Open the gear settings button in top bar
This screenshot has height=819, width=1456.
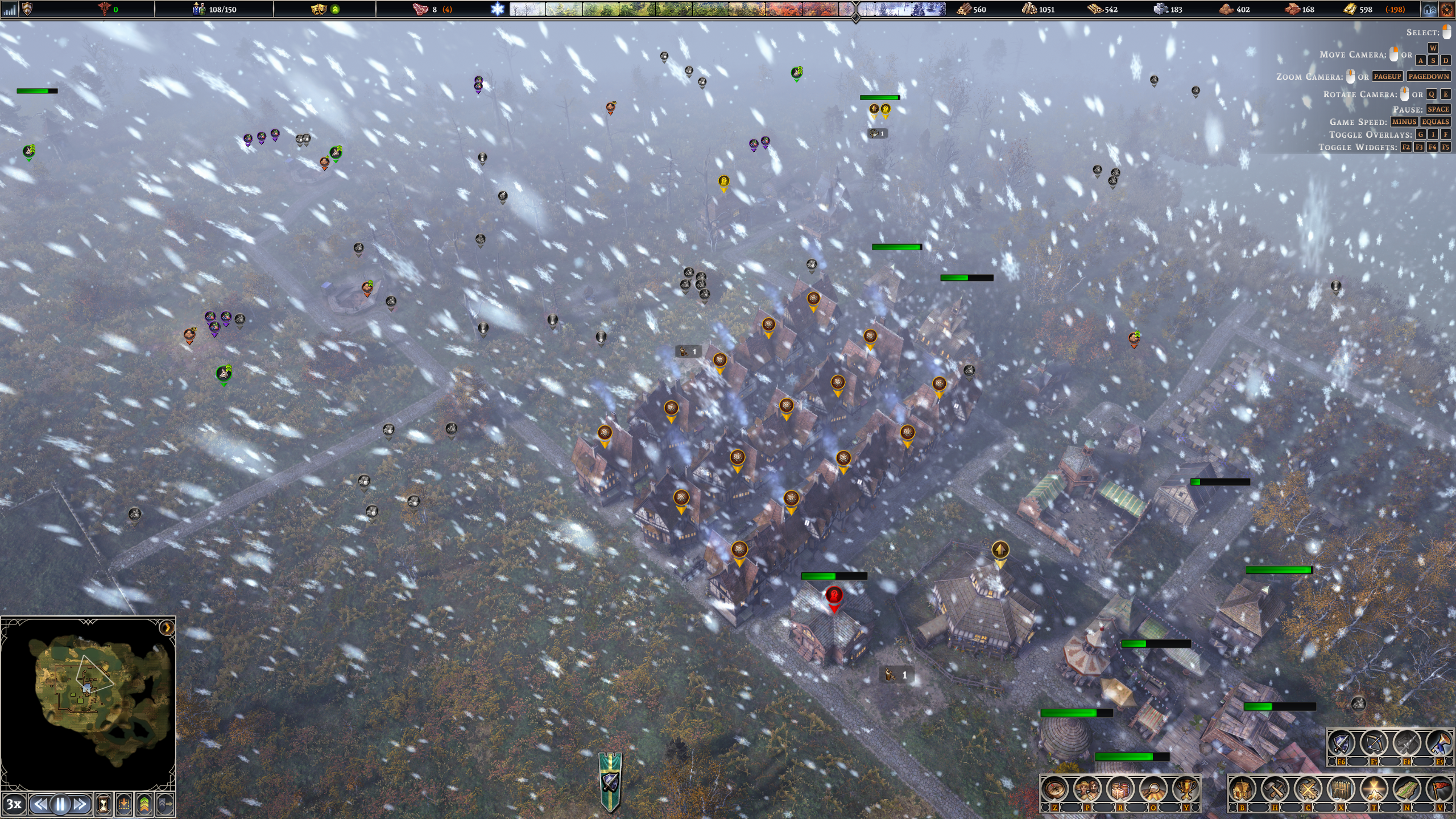1446,9
